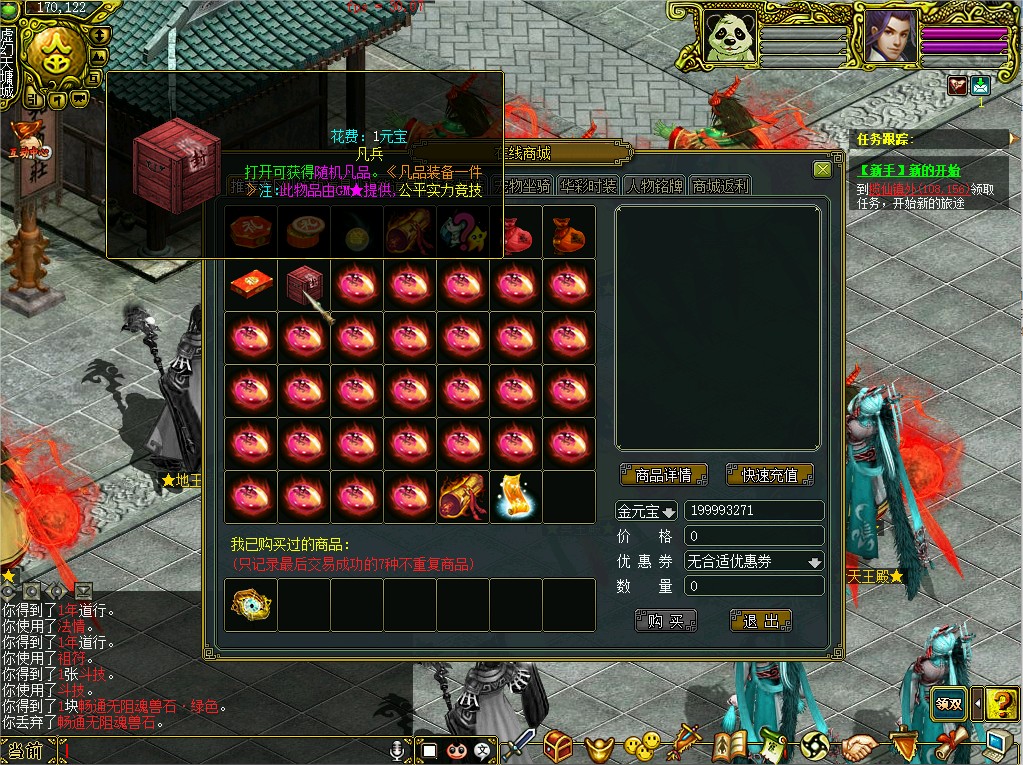Click the panda pet portrait
Image resolution: width=1023 pixels, height=765 pixels.
coord(730,37)
